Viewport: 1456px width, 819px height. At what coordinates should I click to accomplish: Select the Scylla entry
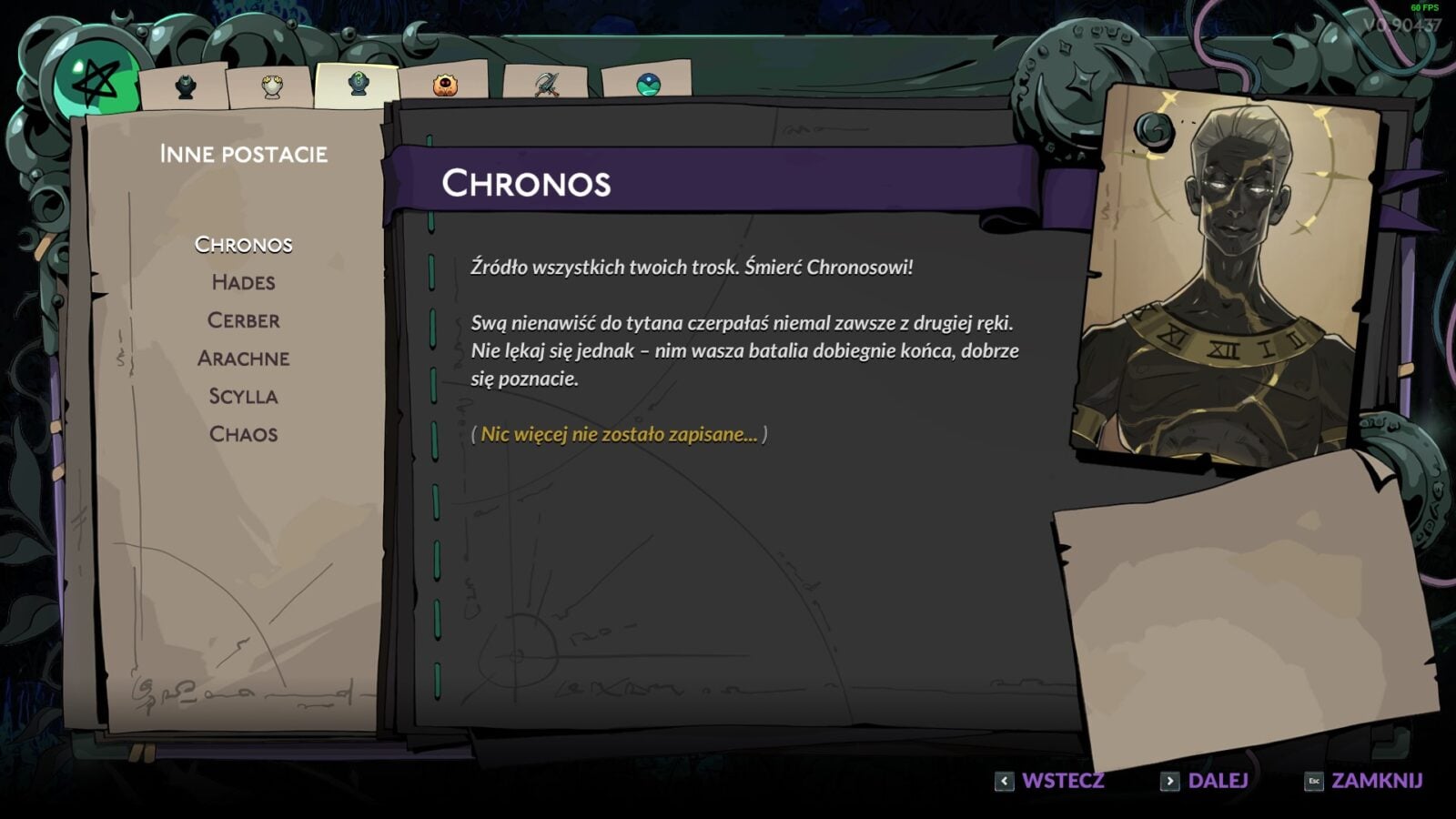point(243,397)
